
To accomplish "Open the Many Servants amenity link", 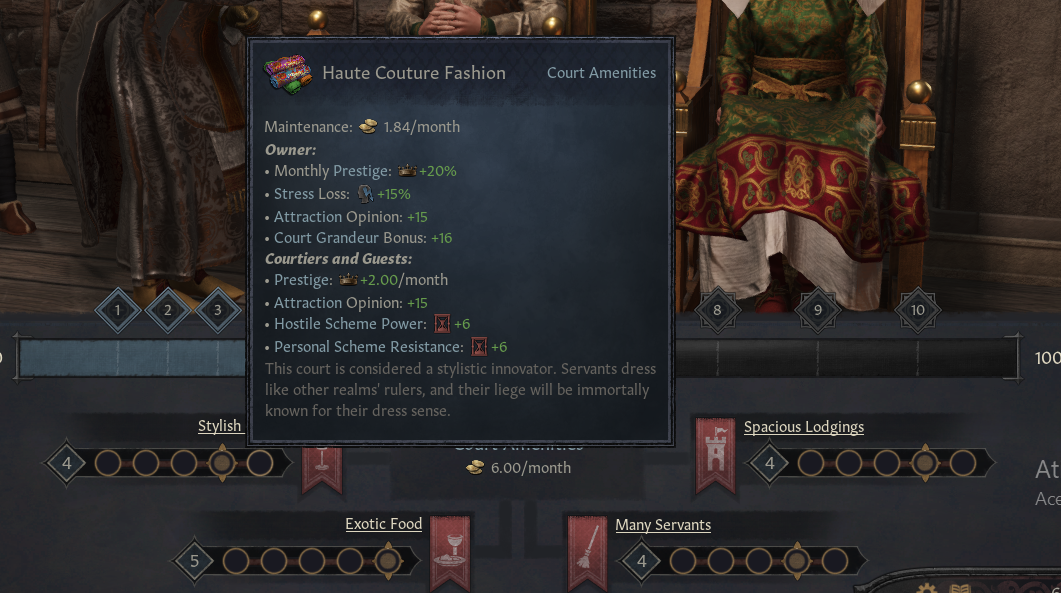I will click(663, 525).
